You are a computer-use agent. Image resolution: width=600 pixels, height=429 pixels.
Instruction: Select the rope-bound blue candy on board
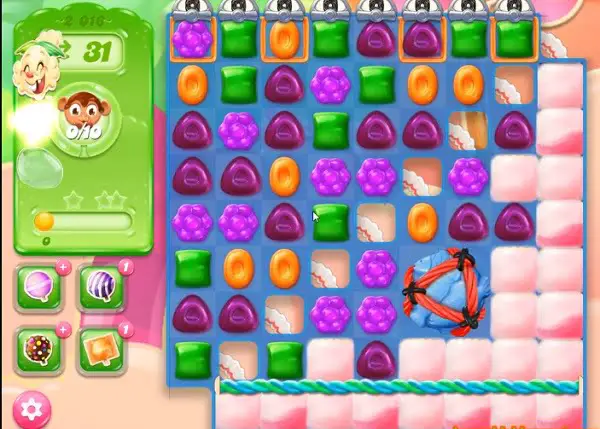(446, 291)
